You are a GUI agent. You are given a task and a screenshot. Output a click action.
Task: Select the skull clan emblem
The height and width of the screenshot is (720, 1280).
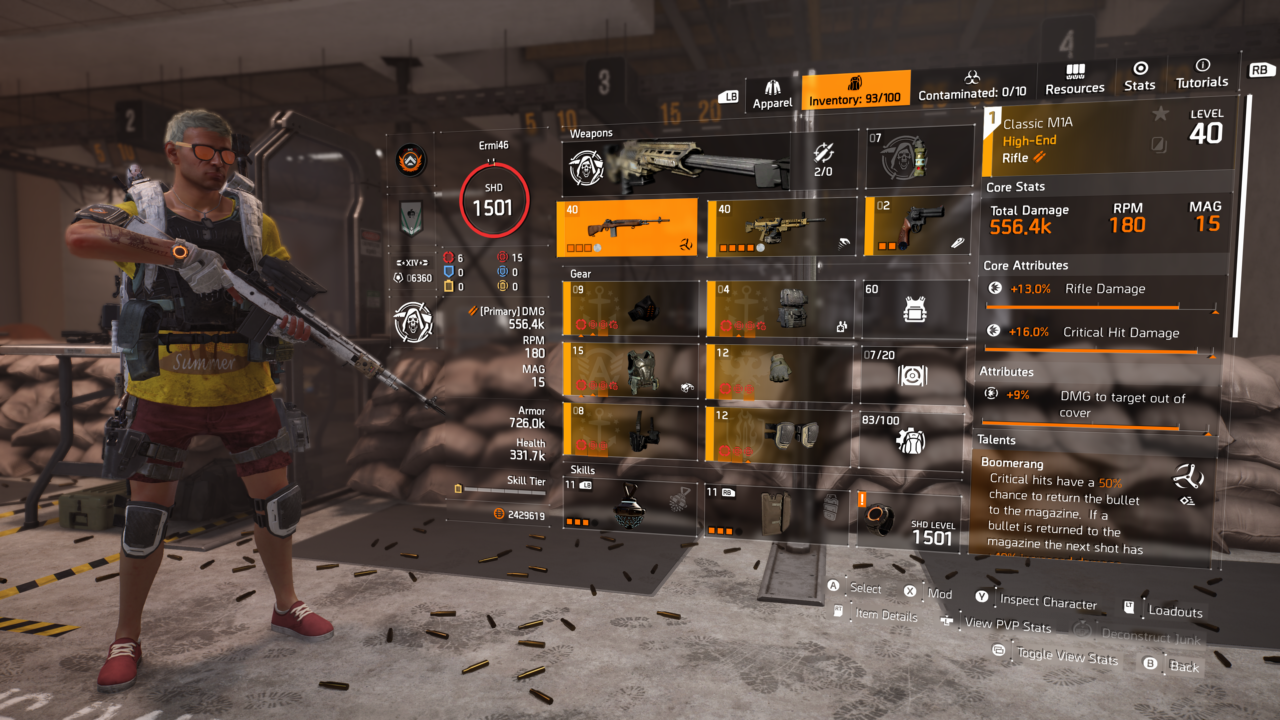click(413, 322)
